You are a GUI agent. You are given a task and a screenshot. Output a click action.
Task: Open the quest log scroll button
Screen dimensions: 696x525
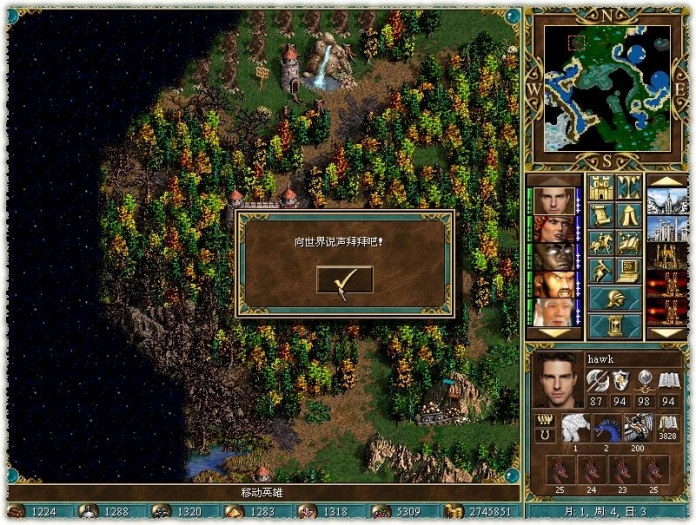click(601, 215)
